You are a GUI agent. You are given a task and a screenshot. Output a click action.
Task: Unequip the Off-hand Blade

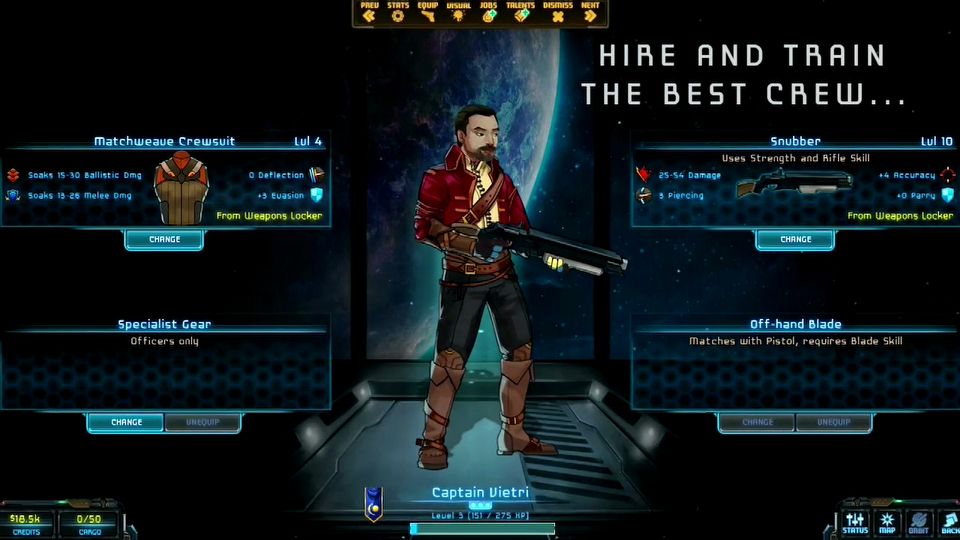[x=833, y=423]
